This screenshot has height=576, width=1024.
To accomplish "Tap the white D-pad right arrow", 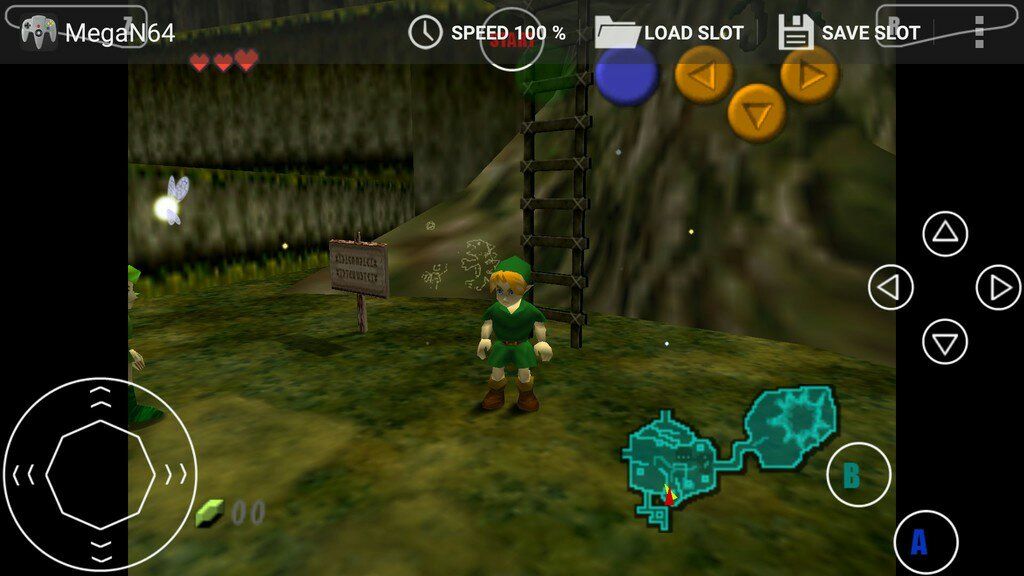I will coord(998,289).
